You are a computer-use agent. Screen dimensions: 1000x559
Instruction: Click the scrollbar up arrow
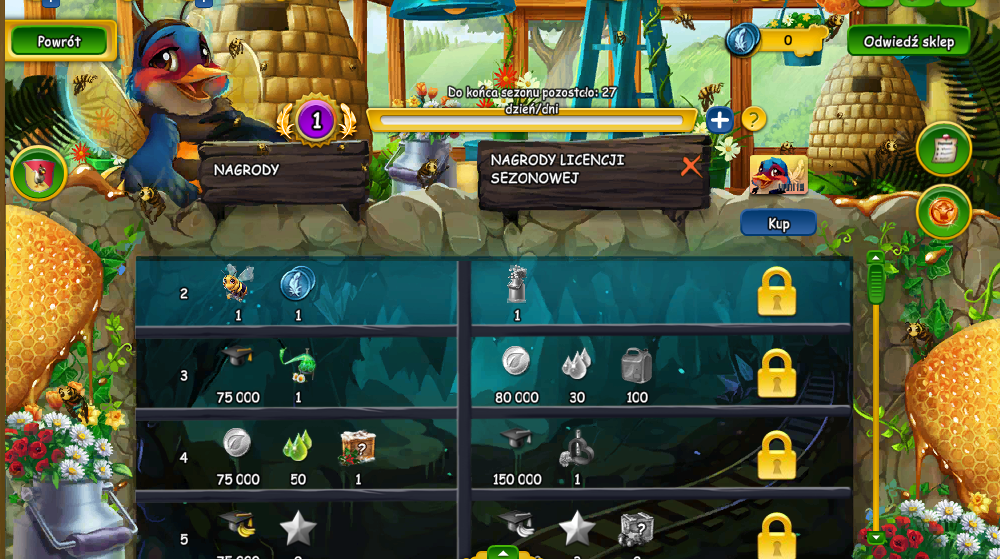coord(876,258)
